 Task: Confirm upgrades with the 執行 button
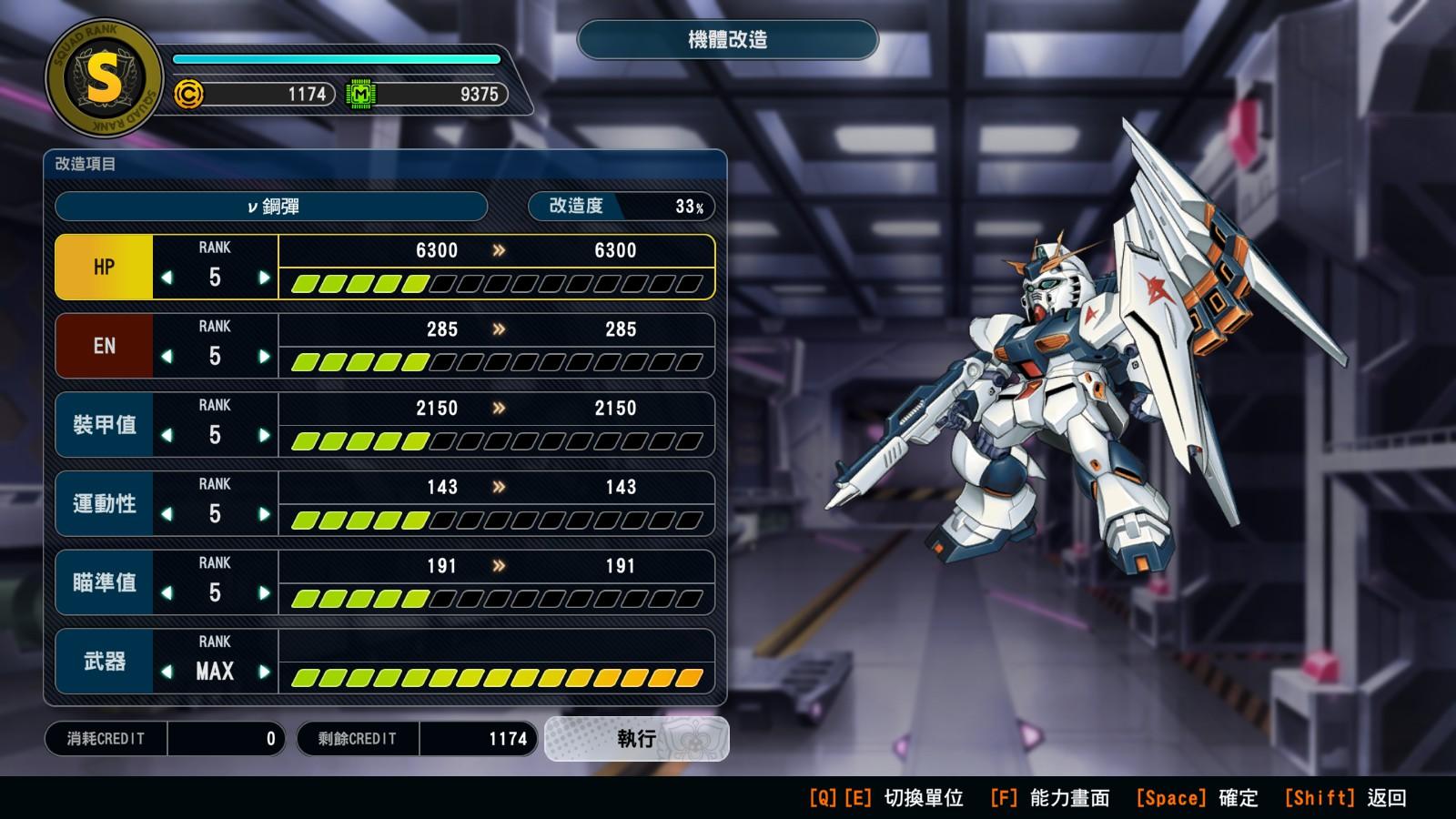coord(636,739)
